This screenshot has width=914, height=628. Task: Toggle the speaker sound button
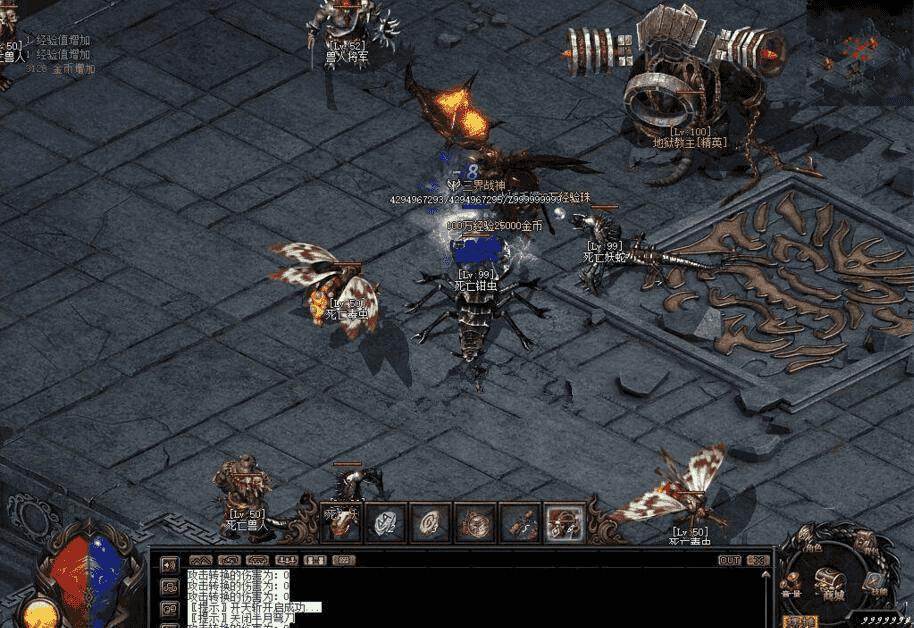[x=169, y=565]
